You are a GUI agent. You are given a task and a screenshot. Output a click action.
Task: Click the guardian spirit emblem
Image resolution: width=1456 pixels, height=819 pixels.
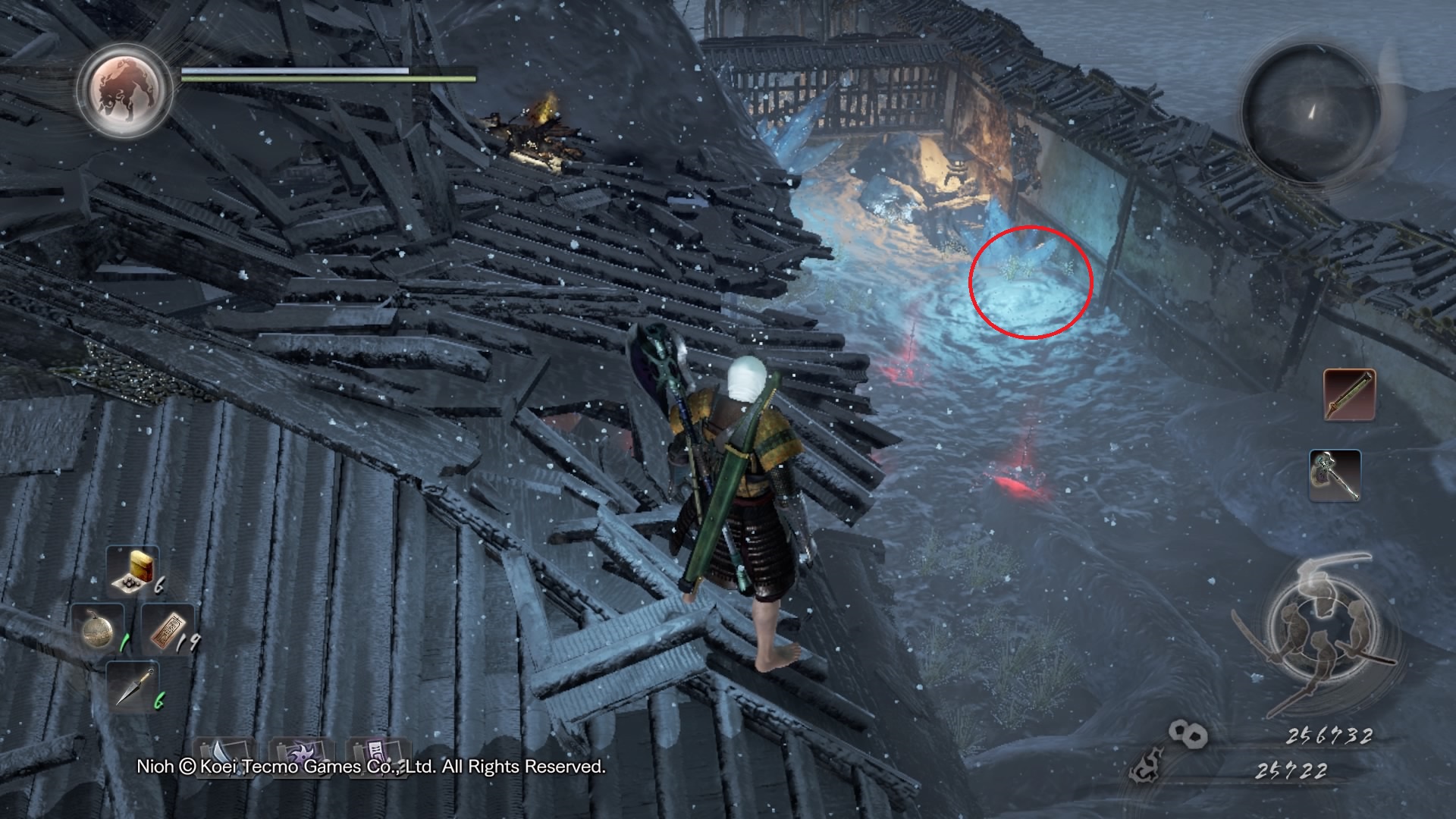[x=125, y=91]
